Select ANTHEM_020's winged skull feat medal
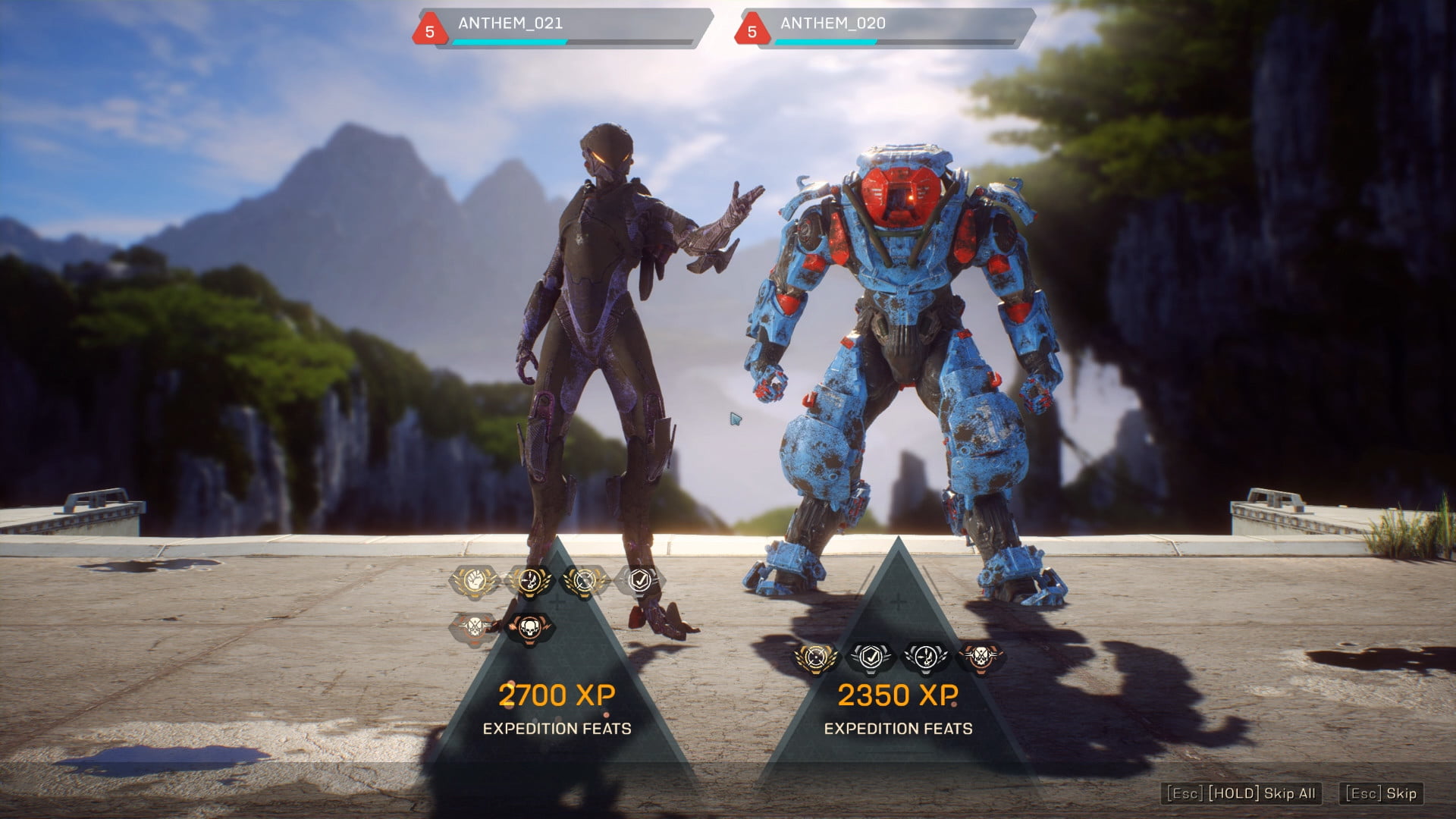Viewport: 1456px width, 819px height. click(x=925, y=657)
